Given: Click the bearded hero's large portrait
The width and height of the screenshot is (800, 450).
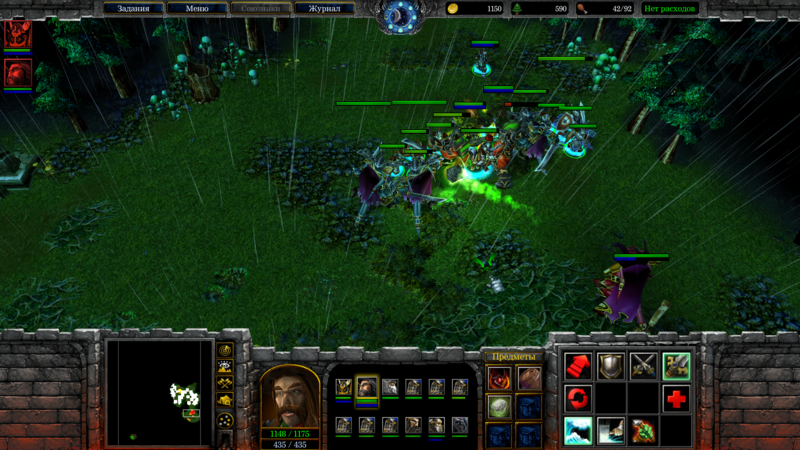Looking at the screenshot, I should coord(290,396).
